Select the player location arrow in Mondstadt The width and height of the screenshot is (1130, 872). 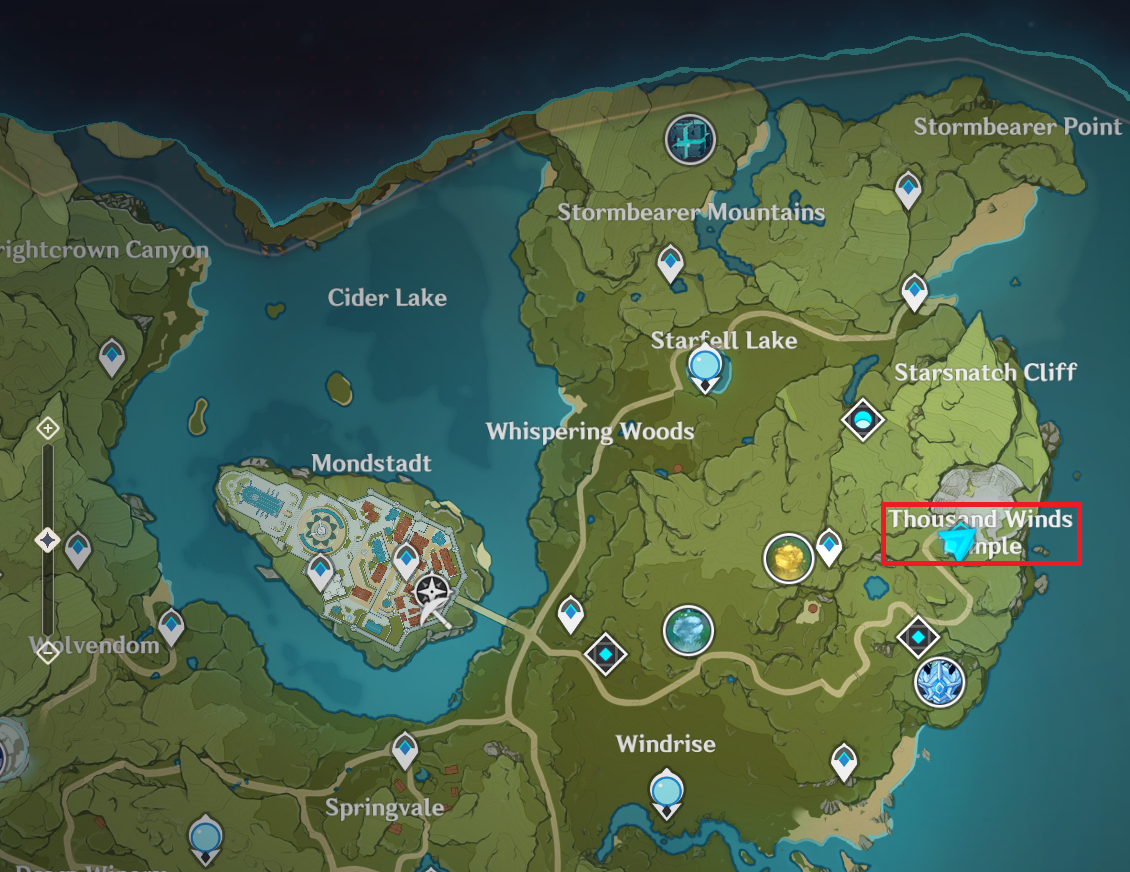pyautogui.click(x=433, y=597)
